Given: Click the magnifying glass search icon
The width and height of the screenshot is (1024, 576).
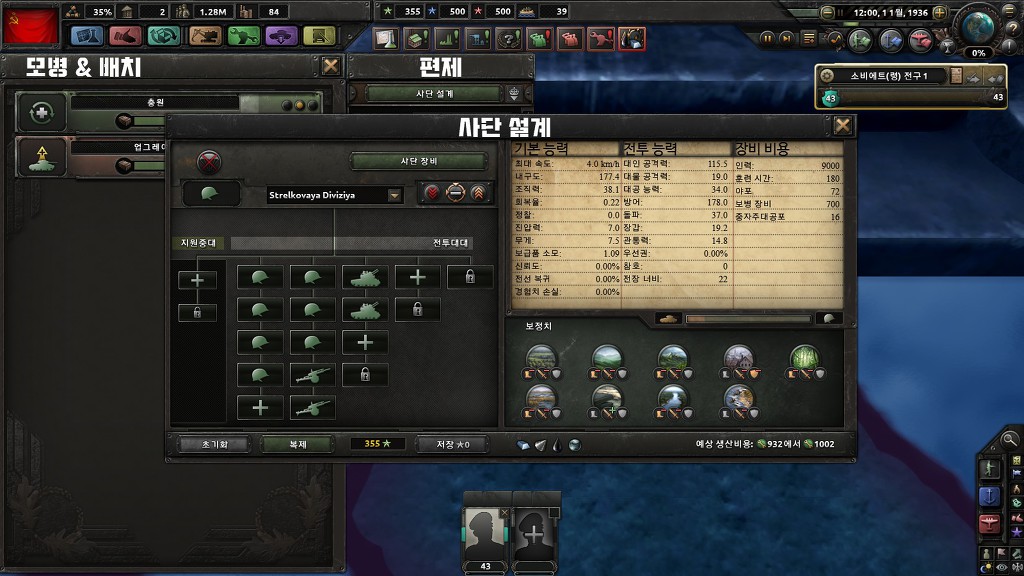Looking at the screenshot, I should tap(1010, 438).
